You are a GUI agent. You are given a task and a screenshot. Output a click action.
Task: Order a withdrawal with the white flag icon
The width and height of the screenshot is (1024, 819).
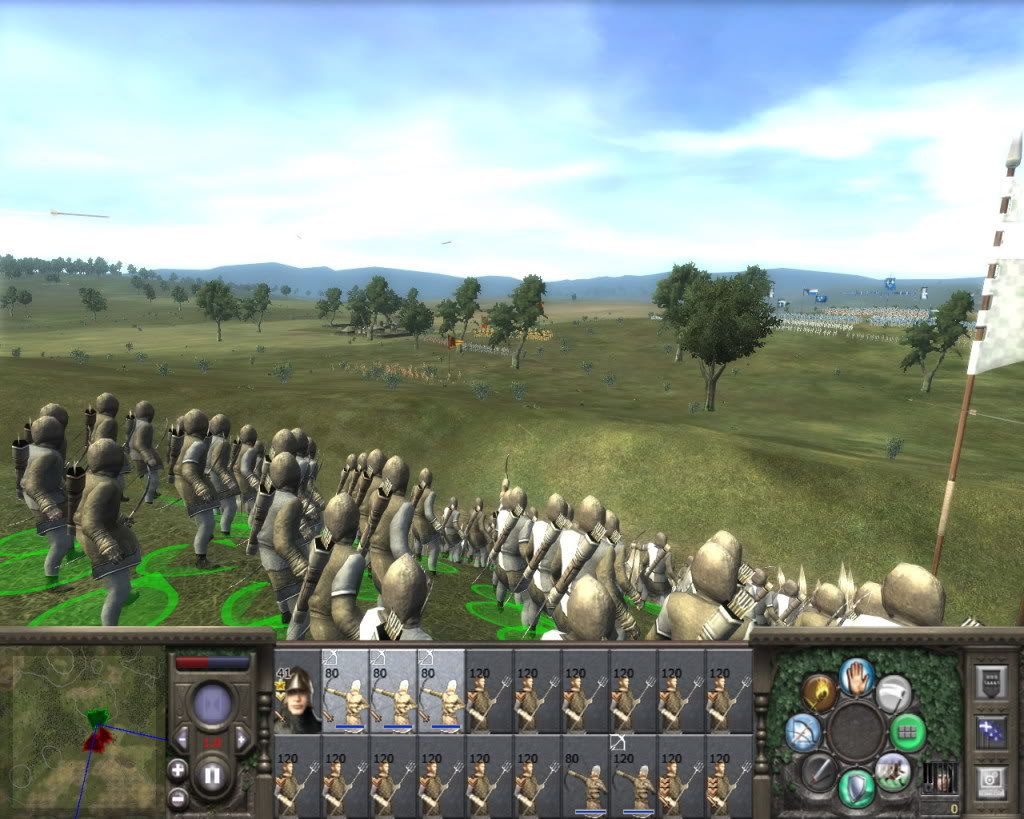(x=894, y=693)
